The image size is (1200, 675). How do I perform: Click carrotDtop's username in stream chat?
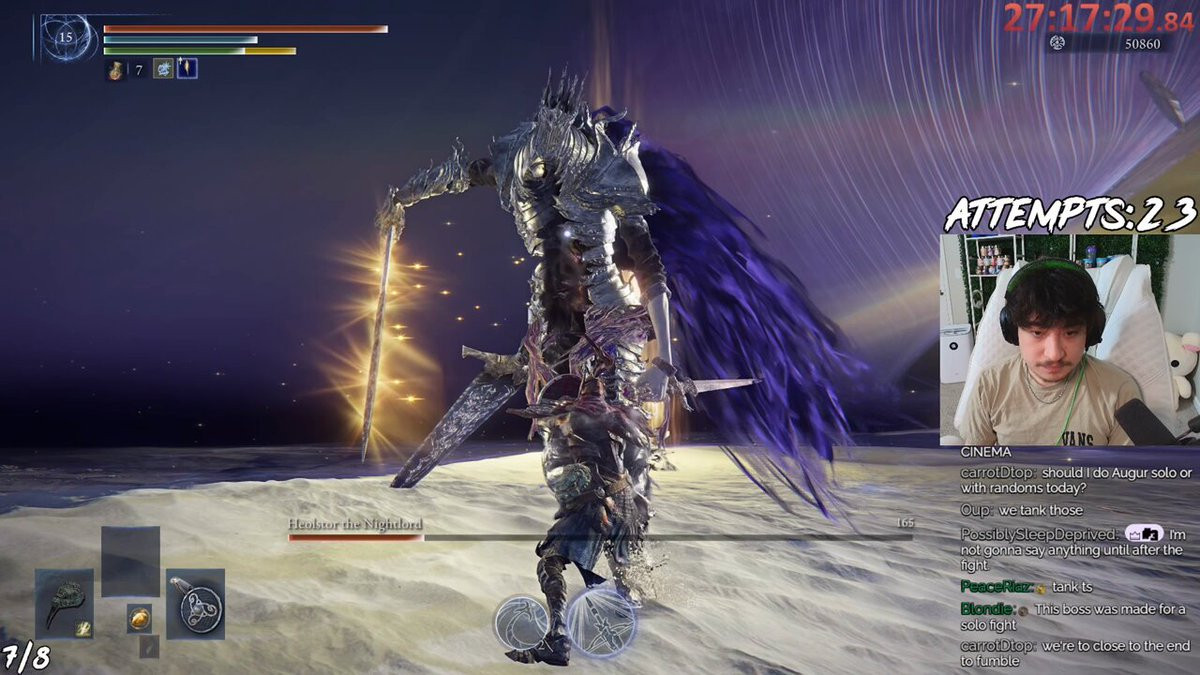(997, 473)
